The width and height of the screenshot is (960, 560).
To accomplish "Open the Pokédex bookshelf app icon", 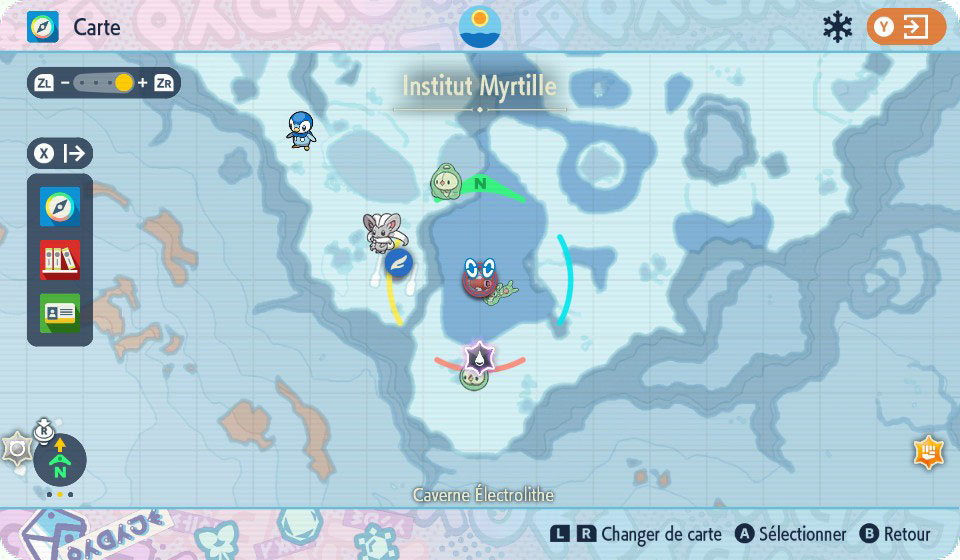I will [60, 260].
